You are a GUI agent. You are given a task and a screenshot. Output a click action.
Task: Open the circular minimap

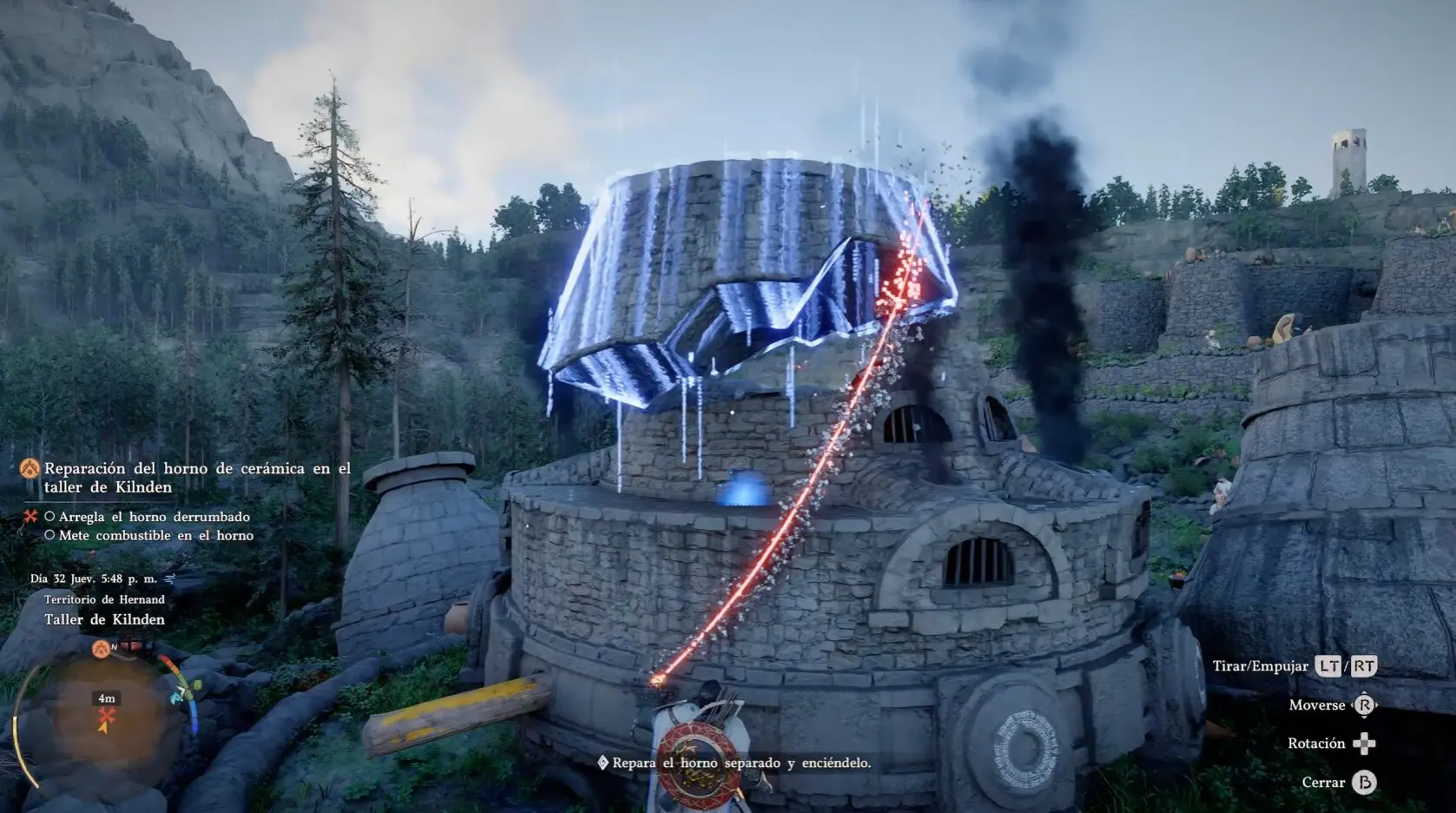coord(107,723)
